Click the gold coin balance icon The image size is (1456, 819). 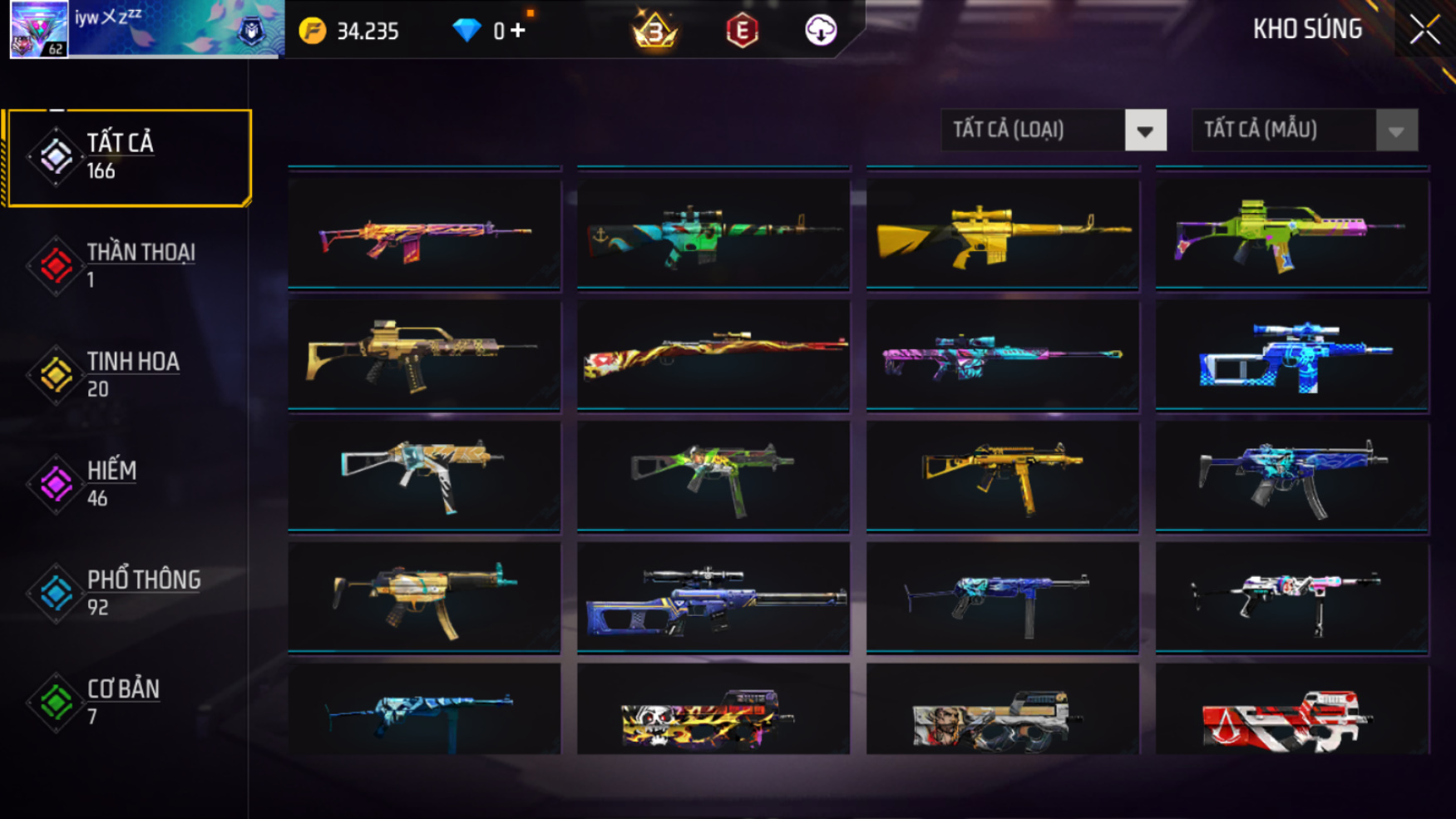(313, 32)
